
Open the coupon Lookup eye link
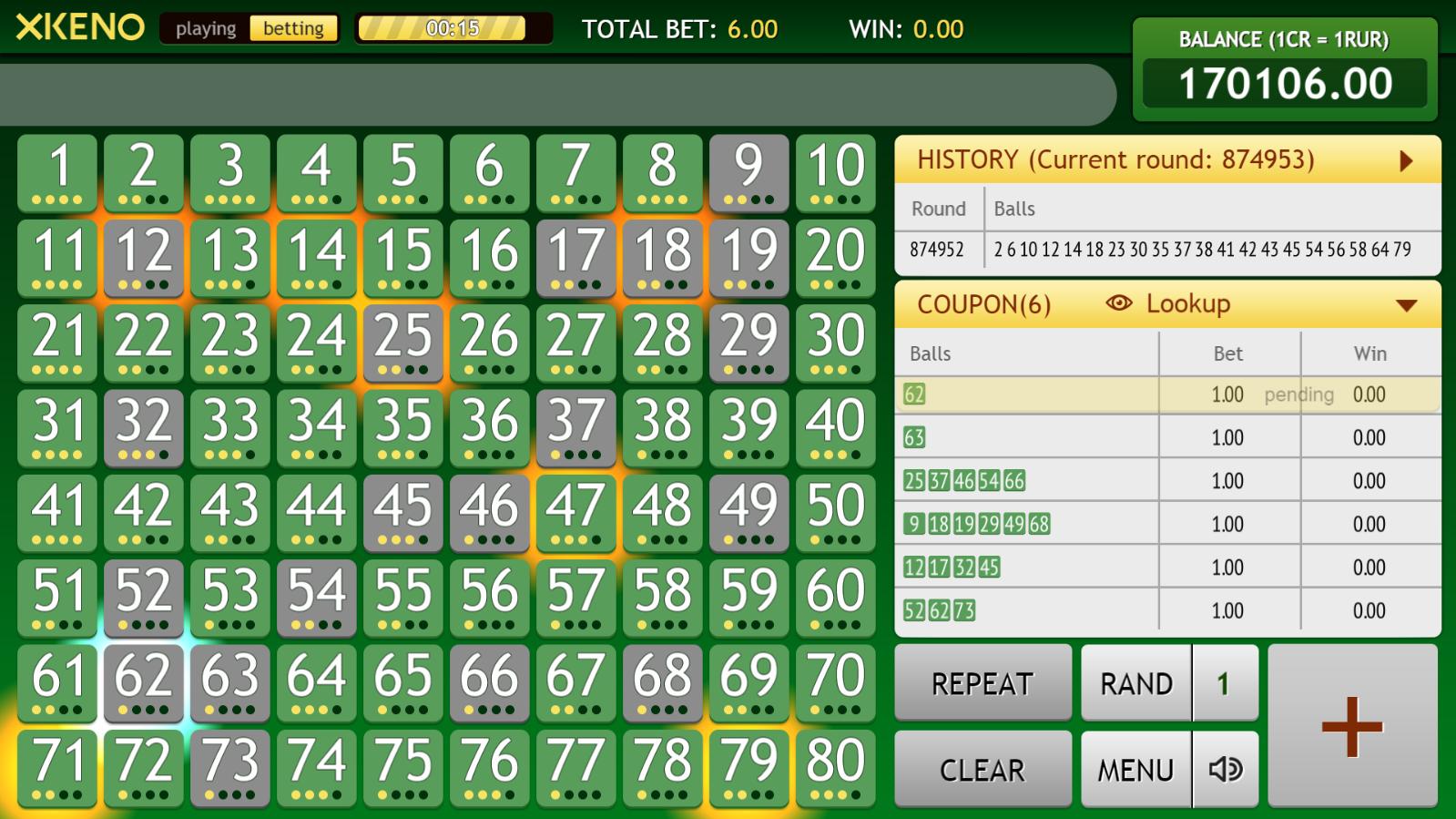[1168, 304]
